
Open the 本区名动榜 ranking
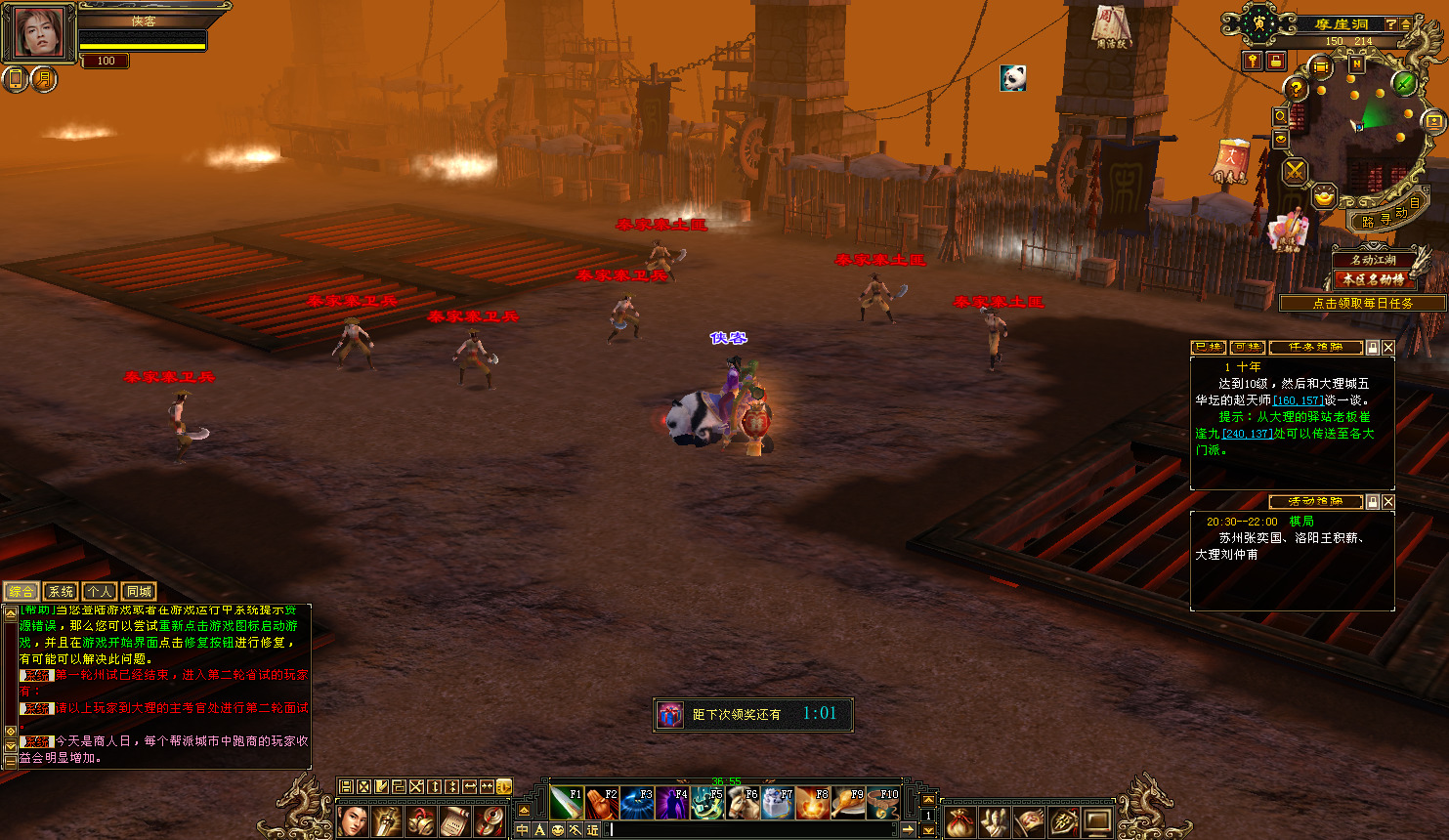pyautogui.click(x=1373, y=279)
